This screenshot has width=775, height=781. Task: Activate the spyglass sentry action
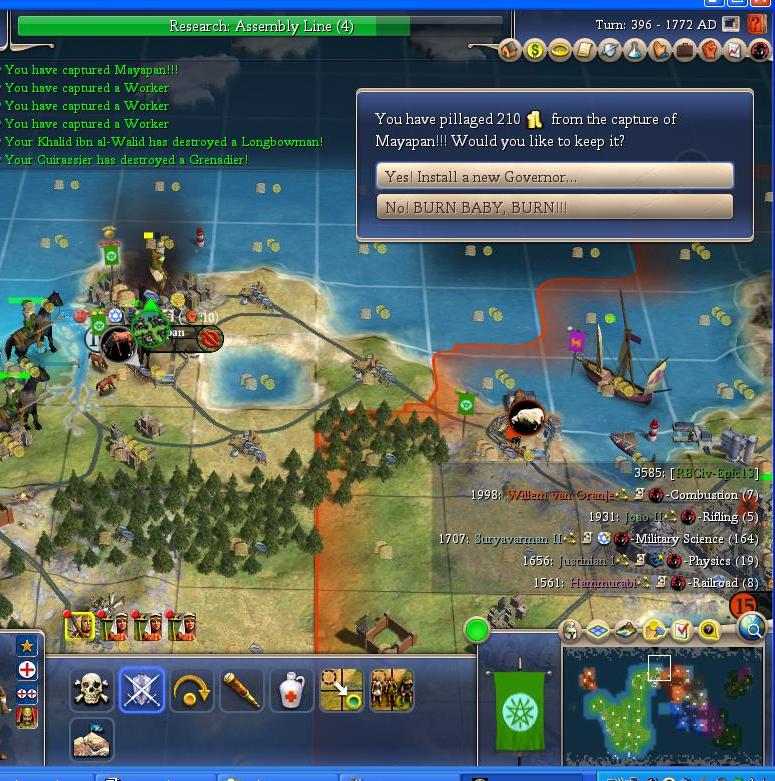241,689
